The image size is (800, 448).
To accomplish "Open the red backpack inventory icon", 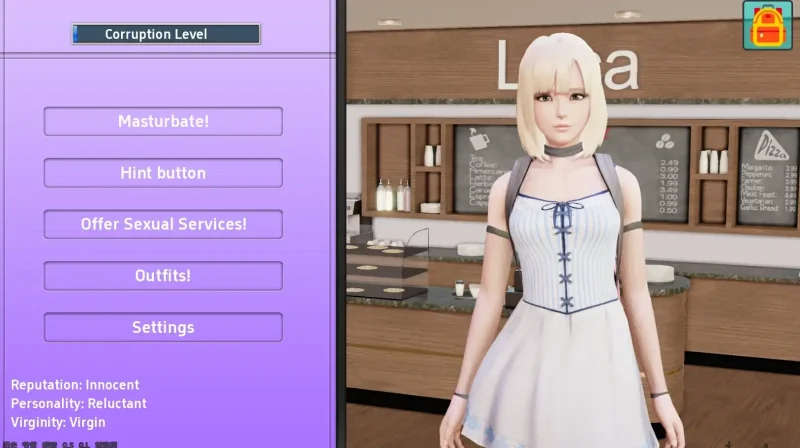I will [767, 25].
